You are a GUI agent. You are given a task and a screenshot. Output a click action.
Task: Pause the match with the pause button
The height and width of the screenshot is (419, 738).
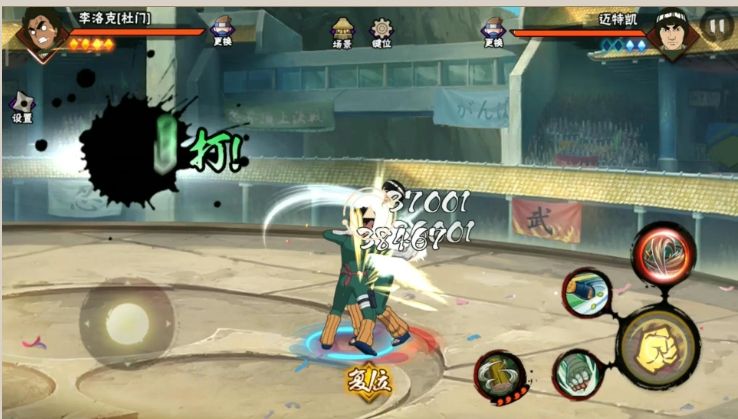click(715, 25)
